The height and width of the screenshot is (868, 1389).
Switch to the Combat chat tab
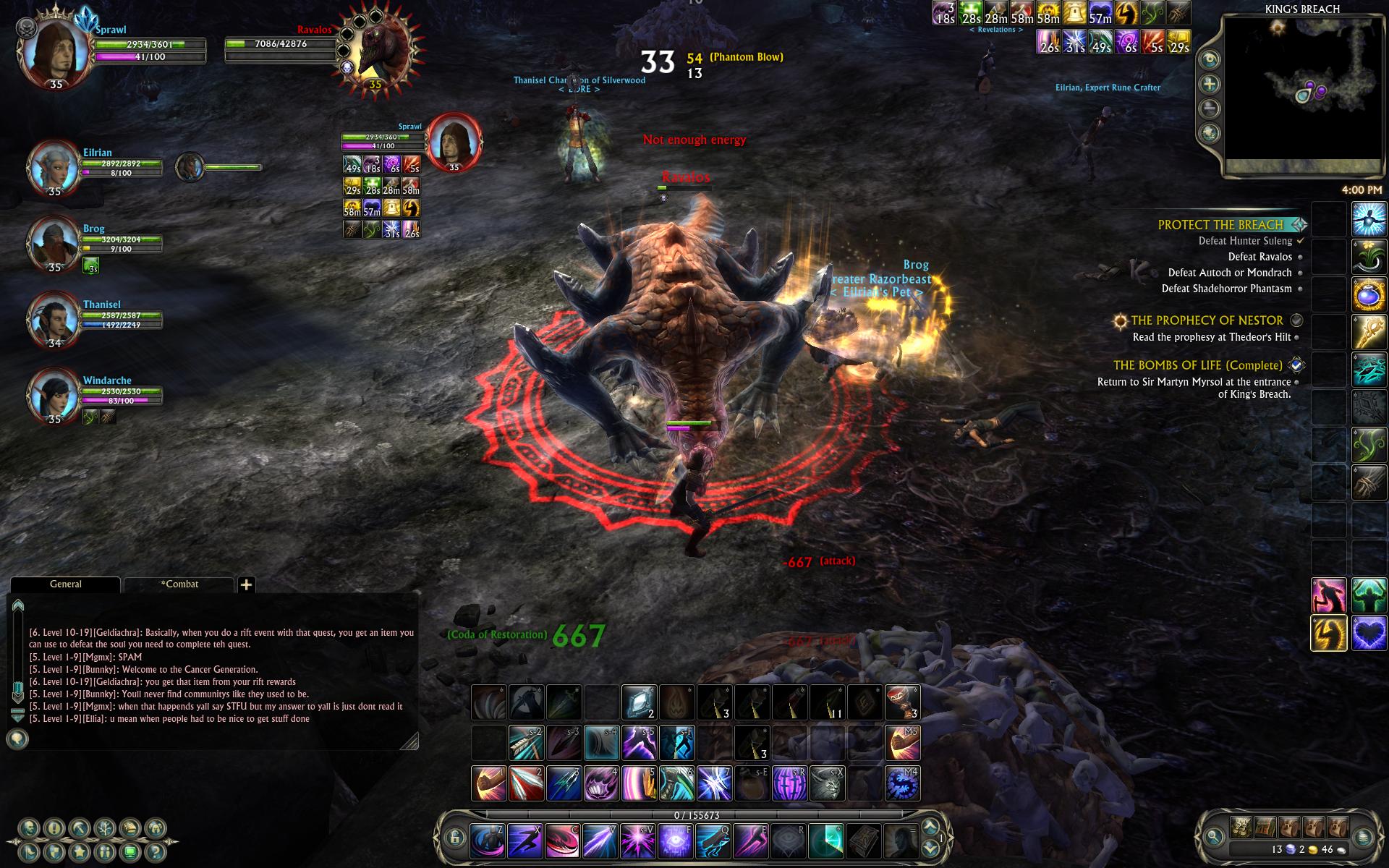click(179, 584)
